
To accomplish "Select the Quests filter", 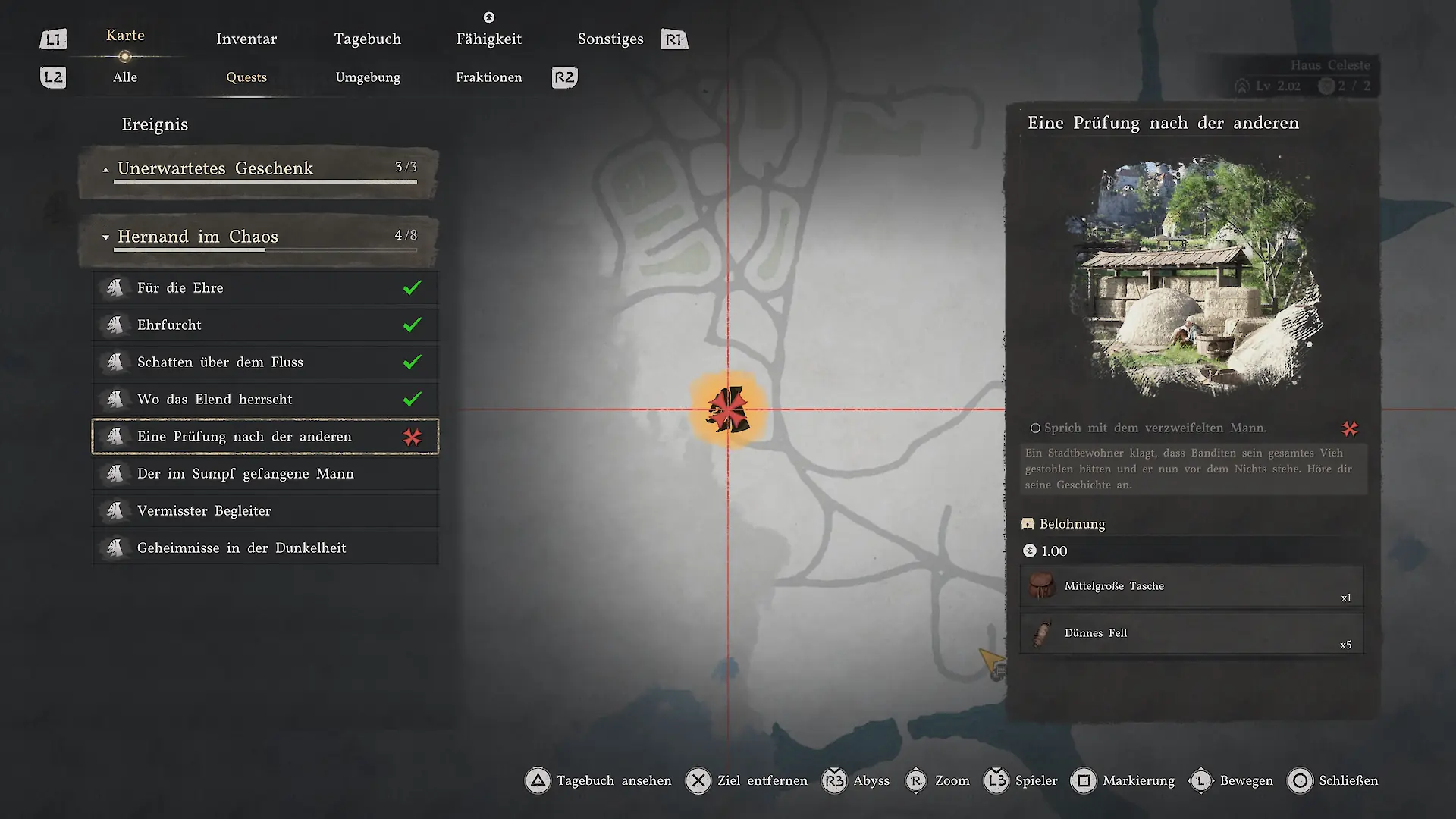I will coord(246,77).
